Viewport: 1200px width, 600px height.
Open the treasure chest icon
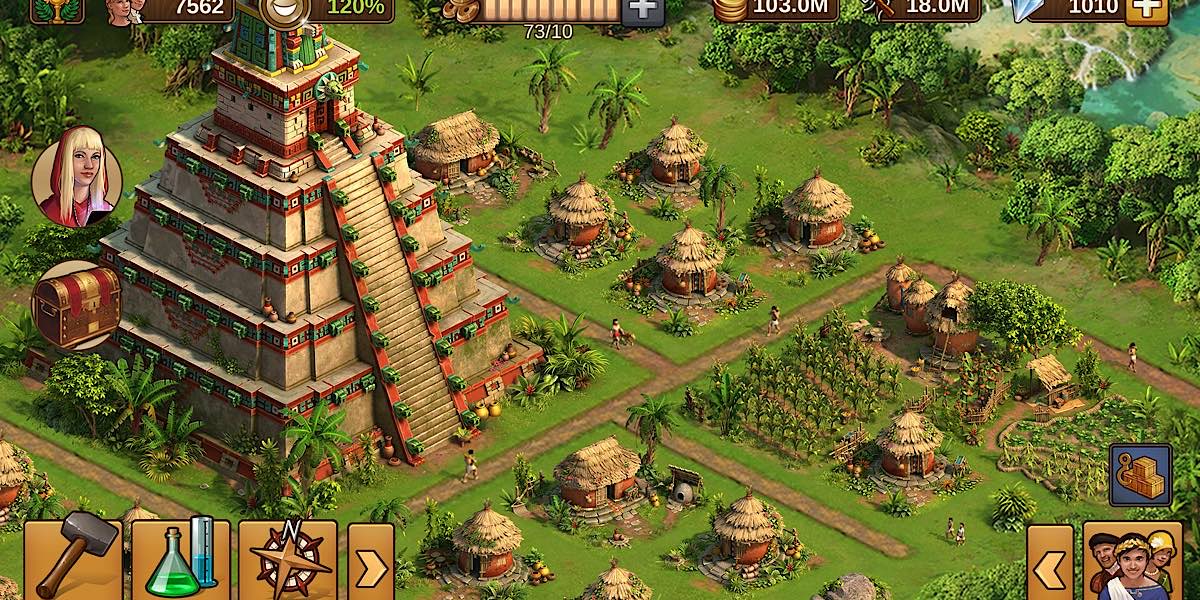point(77,305)
